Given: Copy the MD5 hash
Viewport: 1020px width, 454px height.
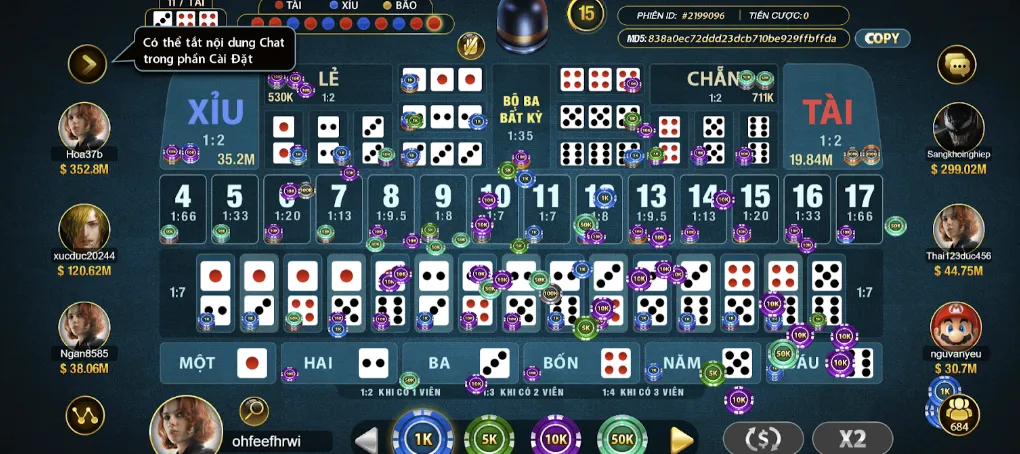Looking at the screenshot, I should [x=881, y=38].
